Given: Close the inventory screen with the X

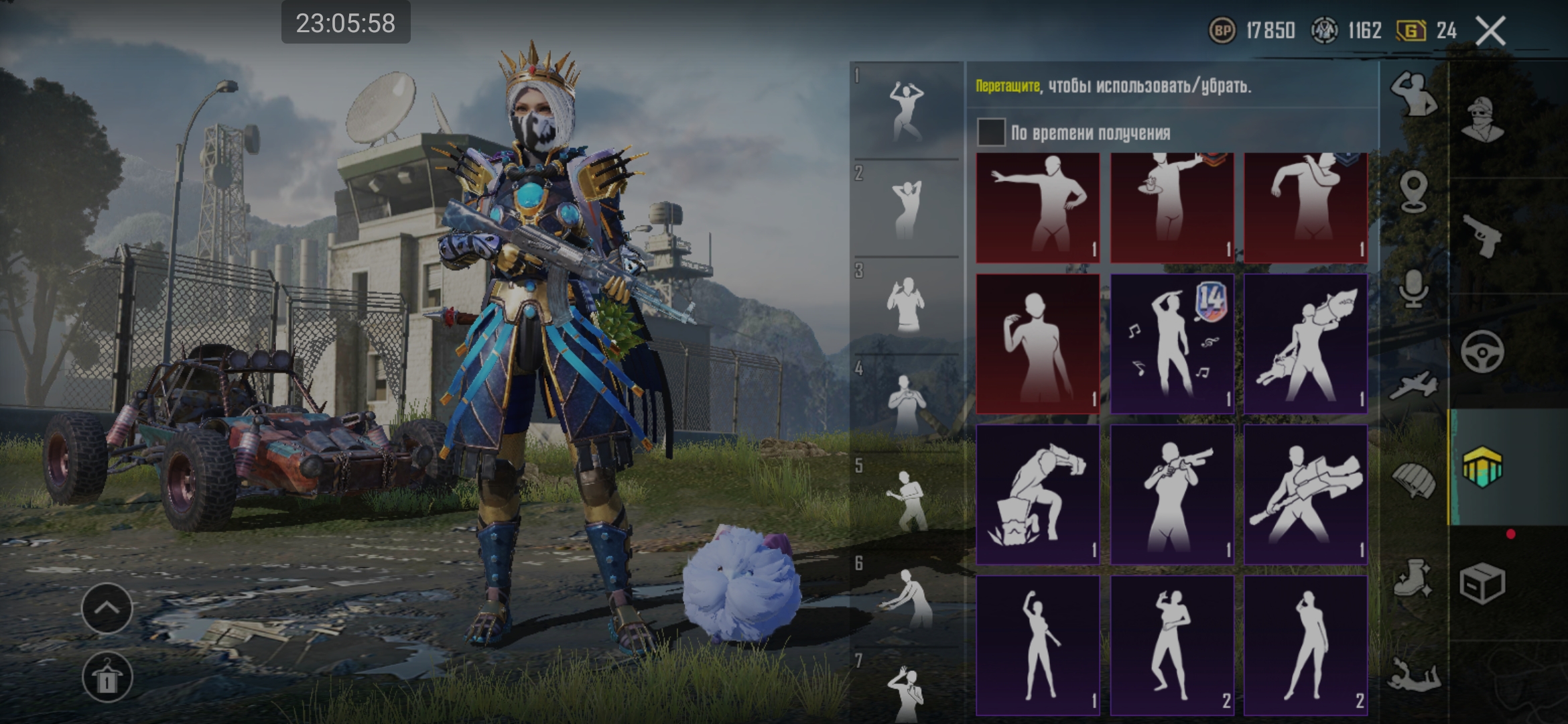Looking at the screenshot, I should coord(1491,31).
